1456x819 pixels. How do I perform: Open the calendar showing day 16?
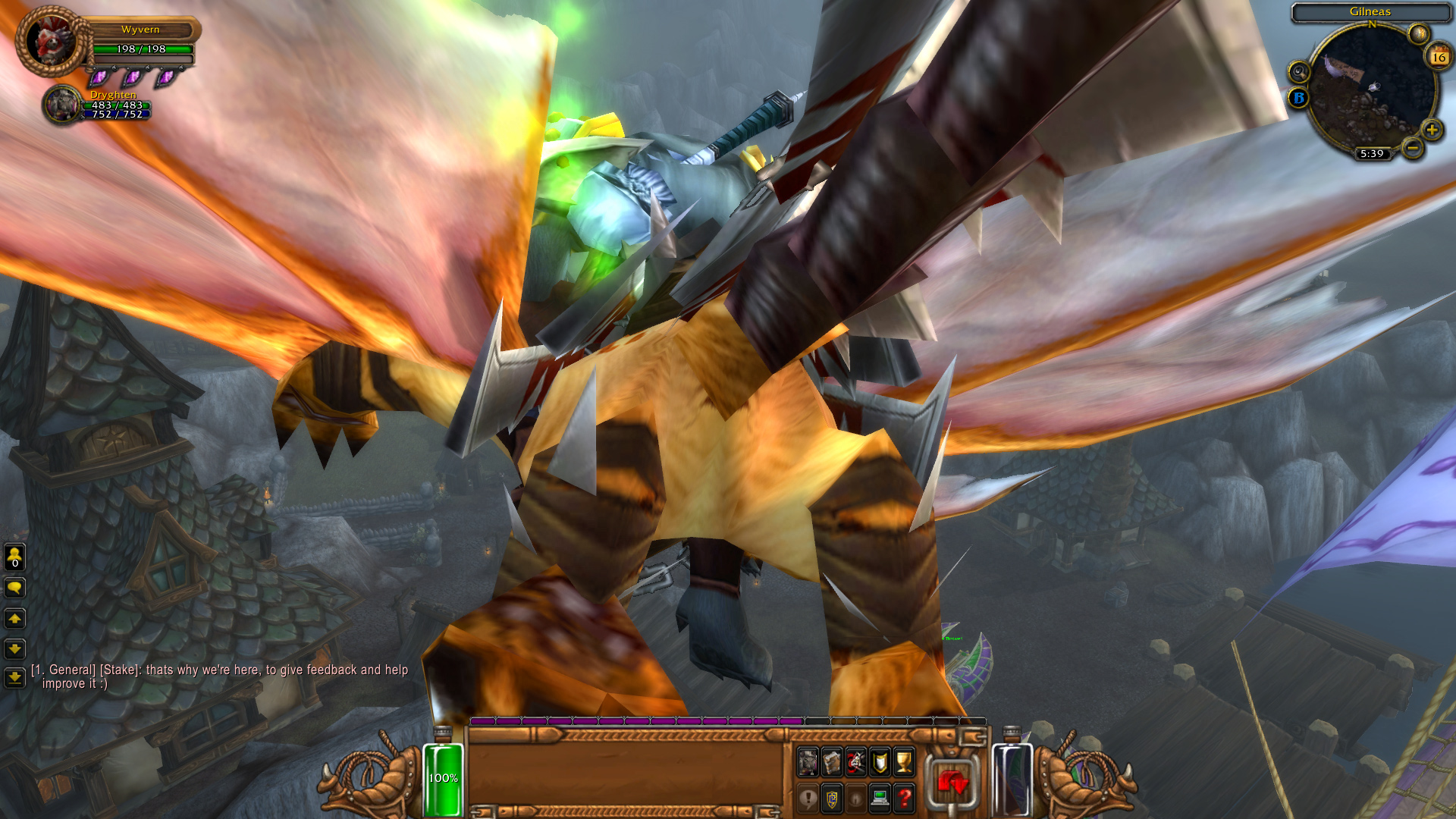click(x=1439, y=57)
